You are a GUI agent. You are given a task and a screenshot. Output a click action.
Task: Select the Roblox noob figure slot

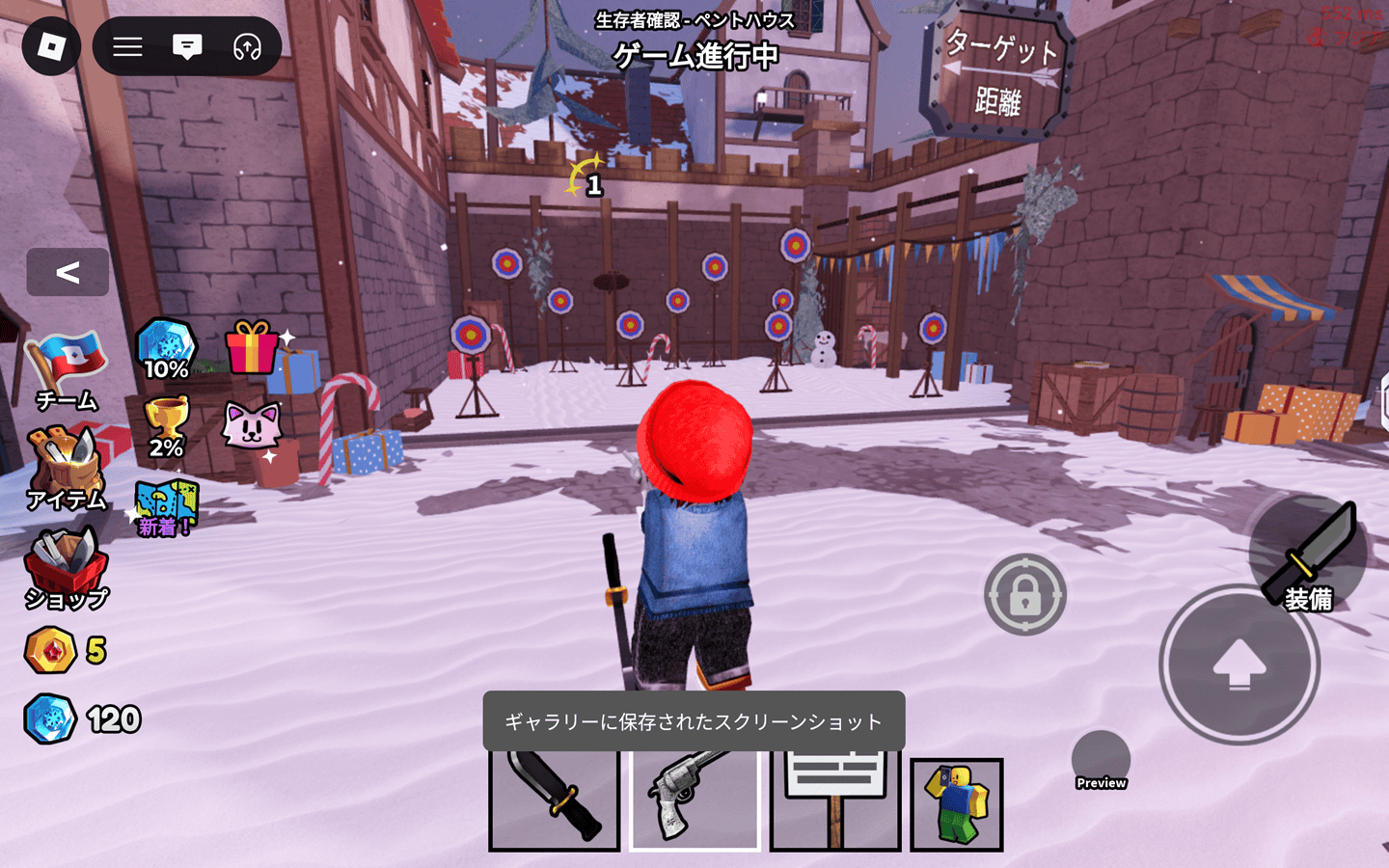(x=957, y=804)
